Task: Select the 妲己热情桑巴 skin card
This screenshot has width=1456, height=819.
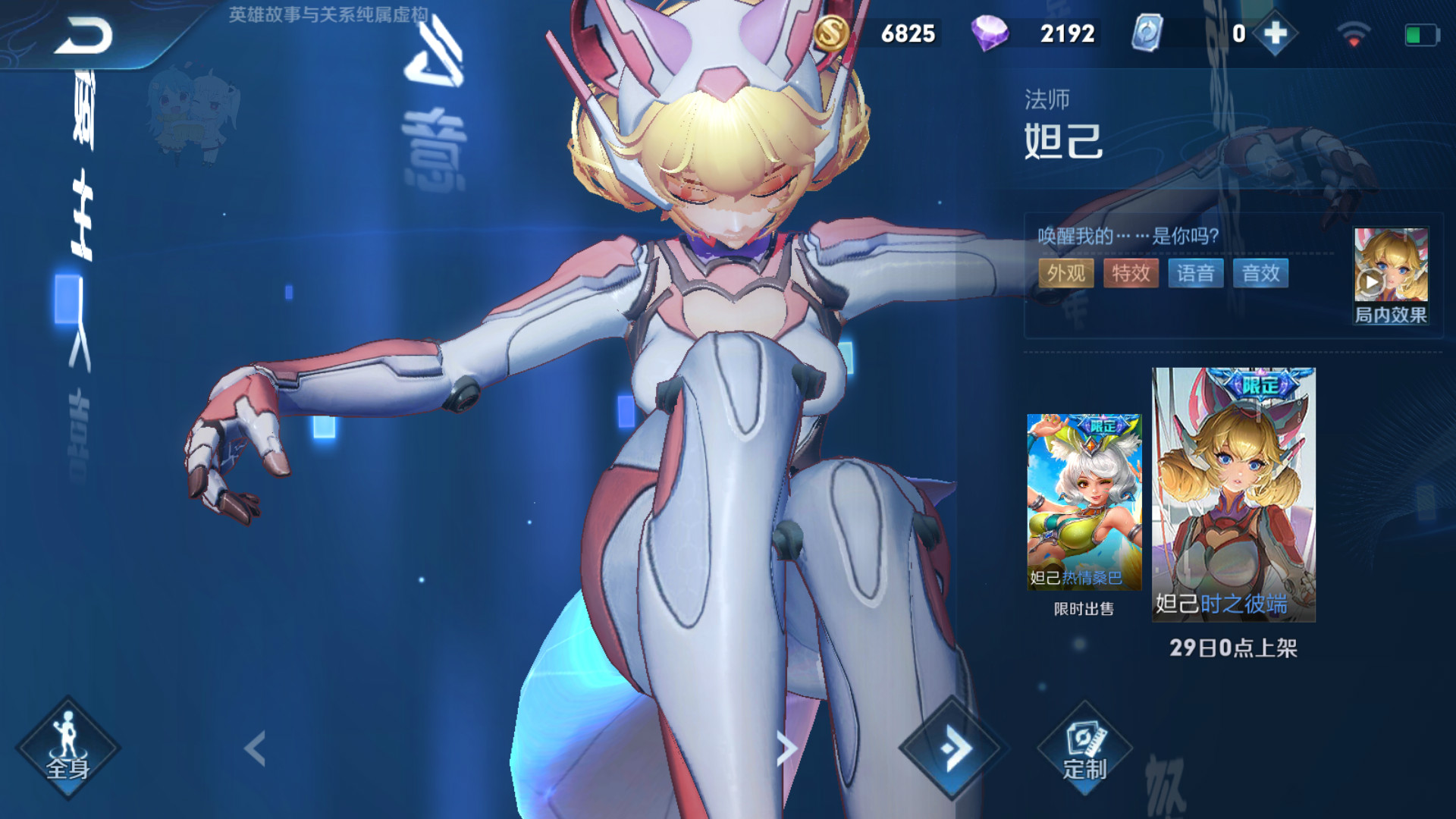Action: 1084,502
